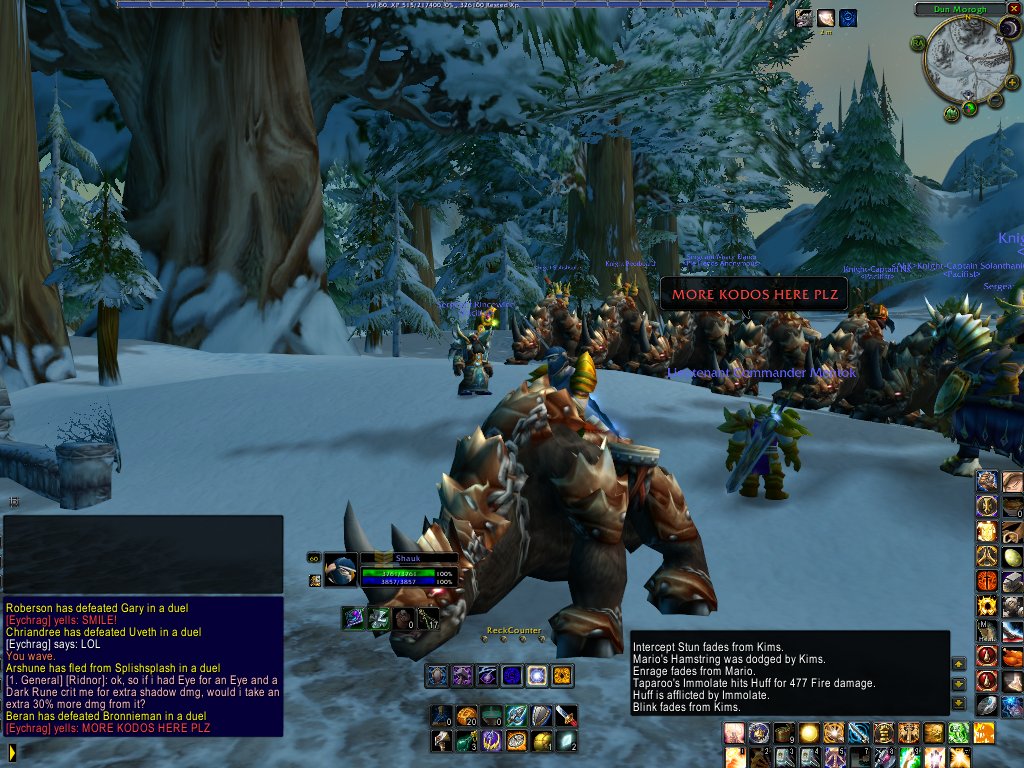Use the hammer item with count 17

pos(429,619)
